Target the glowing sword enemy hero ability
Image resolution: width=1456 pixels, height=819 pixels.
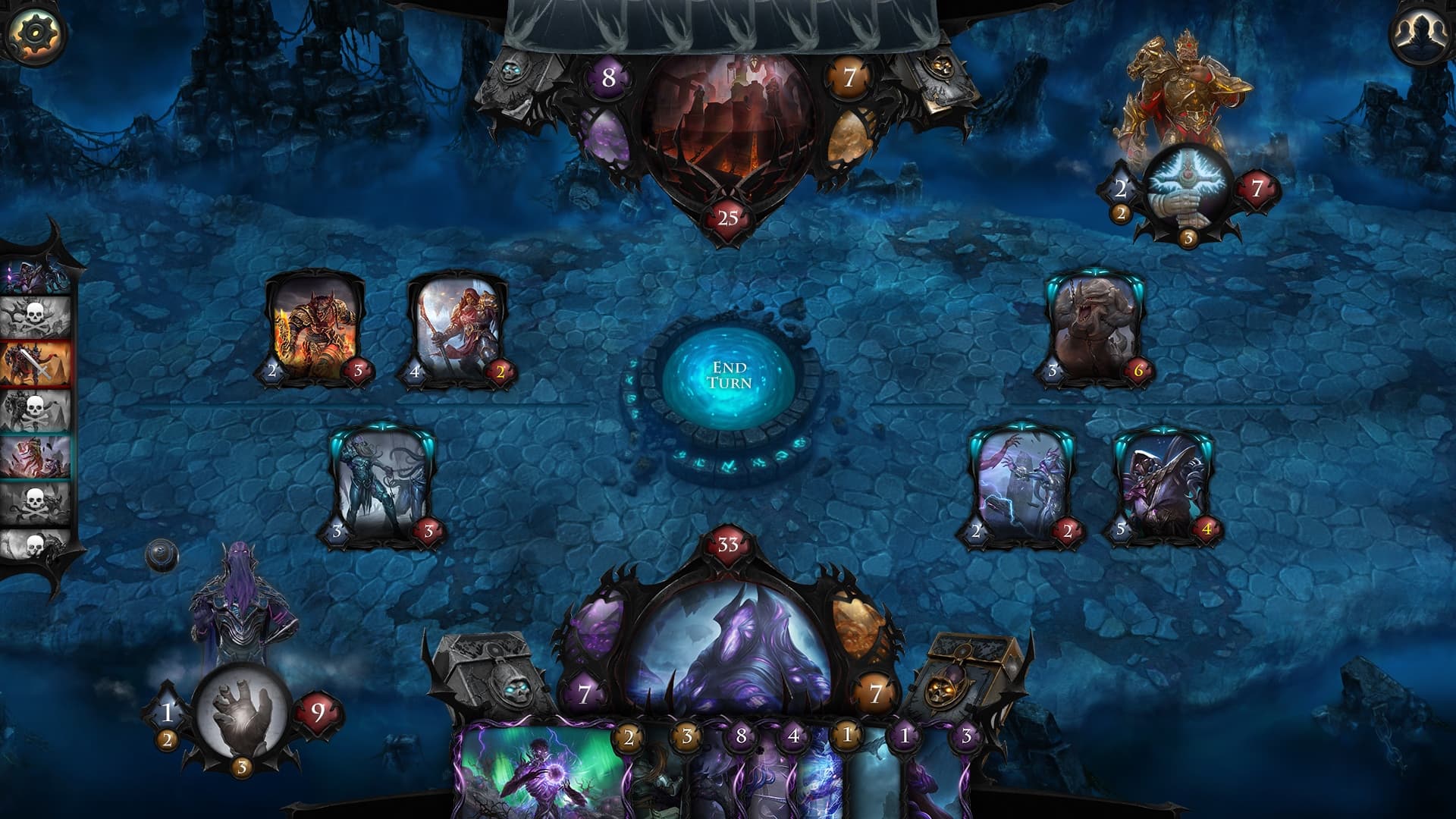click(1188, 187)
